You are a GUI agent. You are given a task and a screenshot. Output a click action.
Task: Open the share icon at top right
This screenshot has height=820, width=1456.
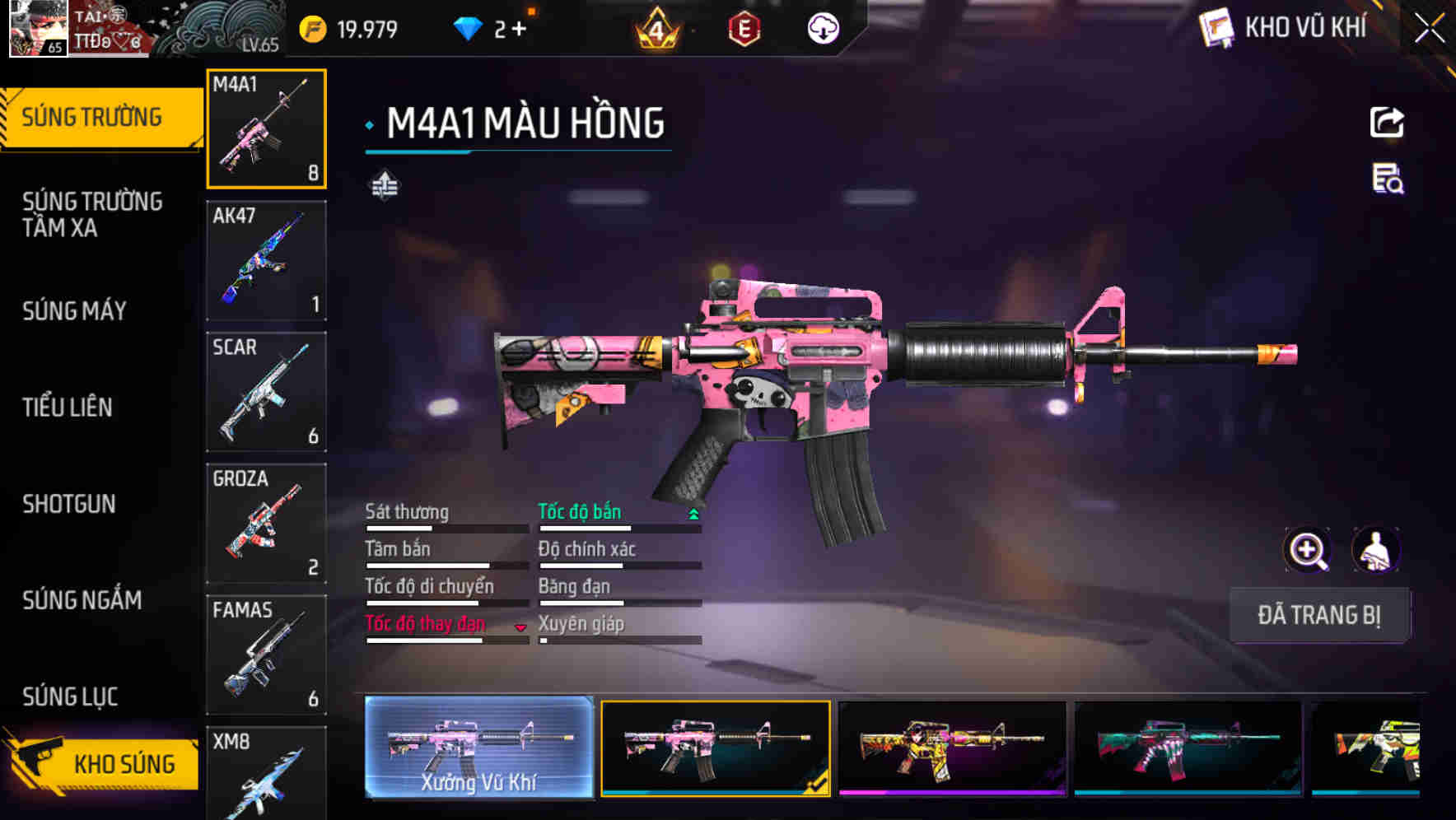[x=1388, y=122]
